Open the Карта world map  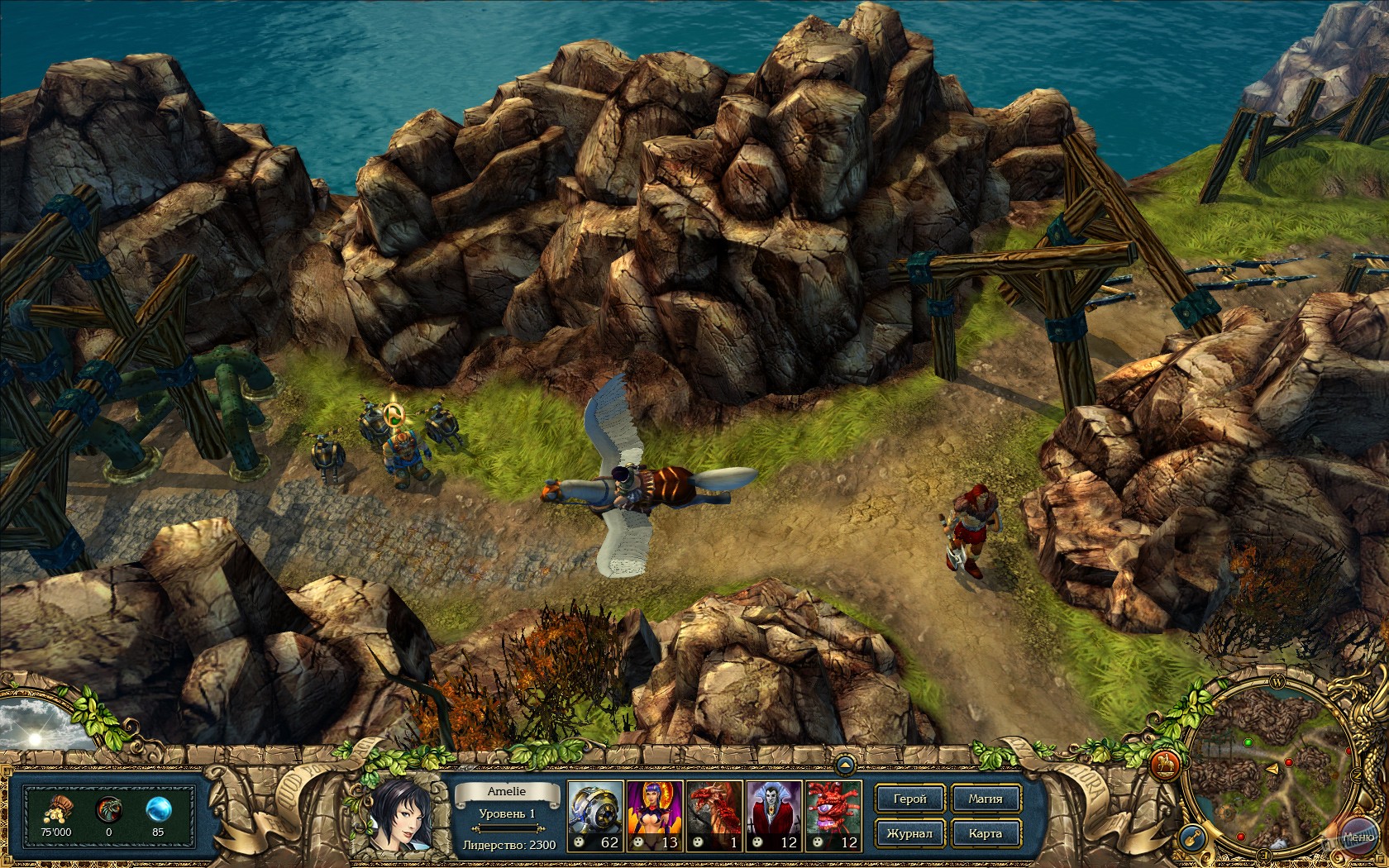tap(986, 833)
